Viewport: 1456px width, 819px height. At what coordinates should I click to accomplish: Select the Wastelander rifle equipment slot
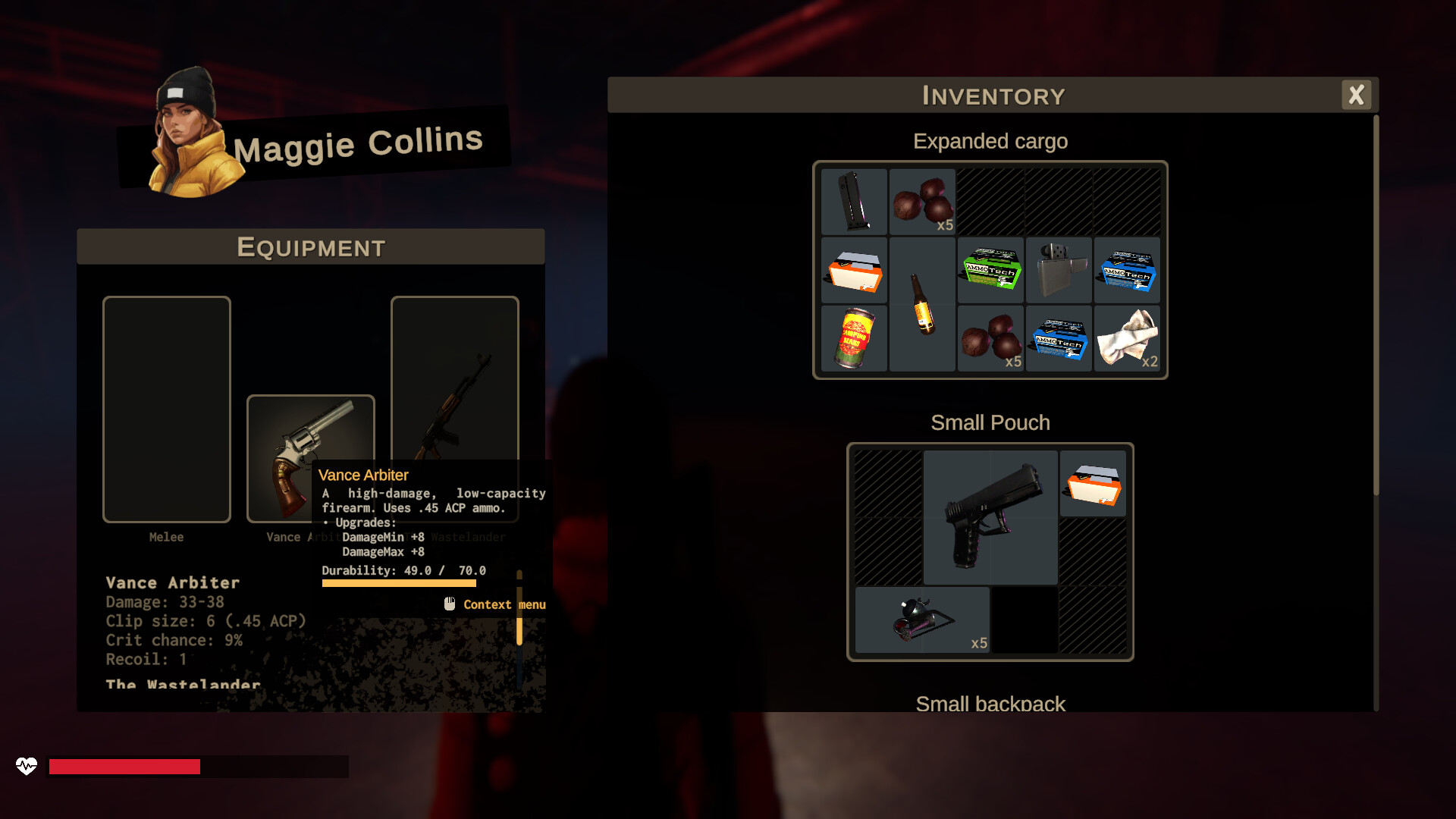[x=454, y=379]
